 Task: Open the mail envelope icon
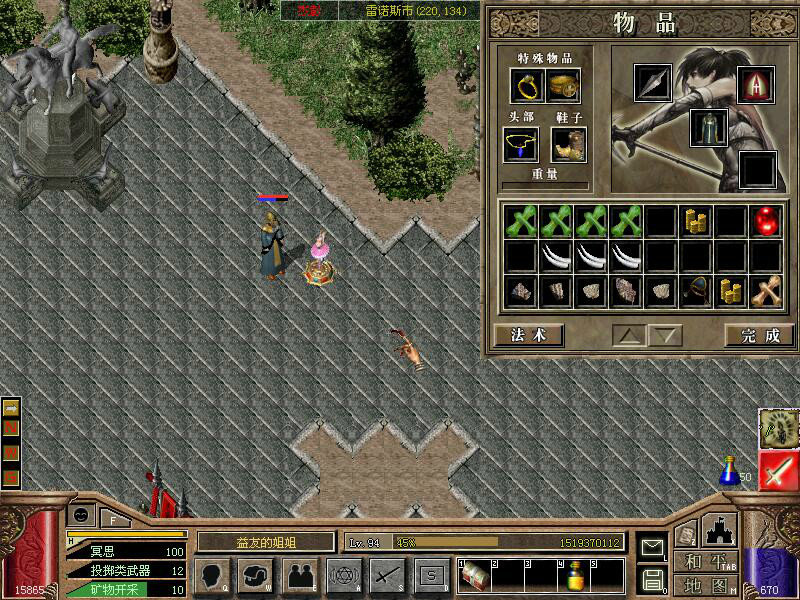[x=652, y=547]
